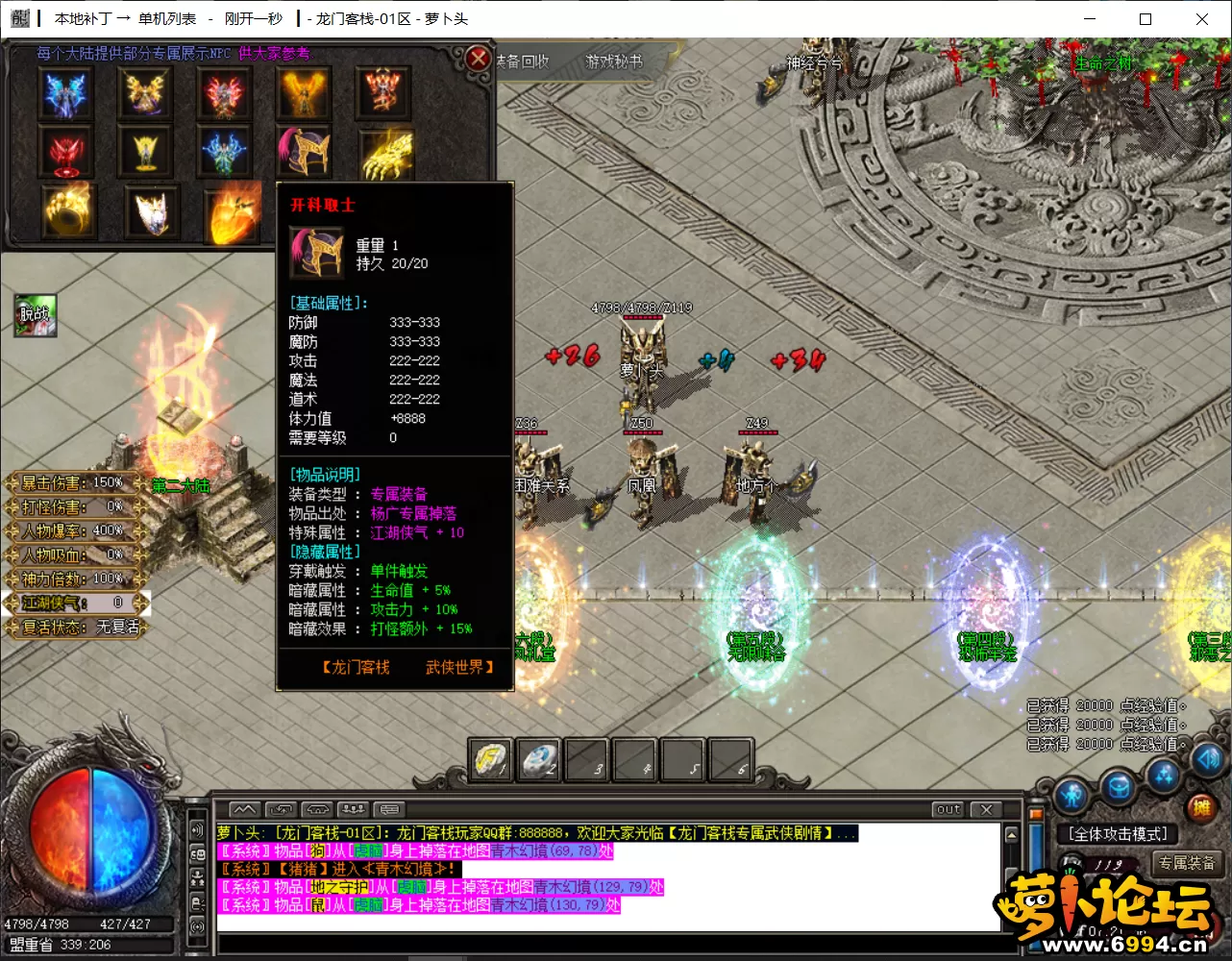The image size is (1232, 961).
Task: Use the silver item in hotbar slot 2
Action: [539, 760]
